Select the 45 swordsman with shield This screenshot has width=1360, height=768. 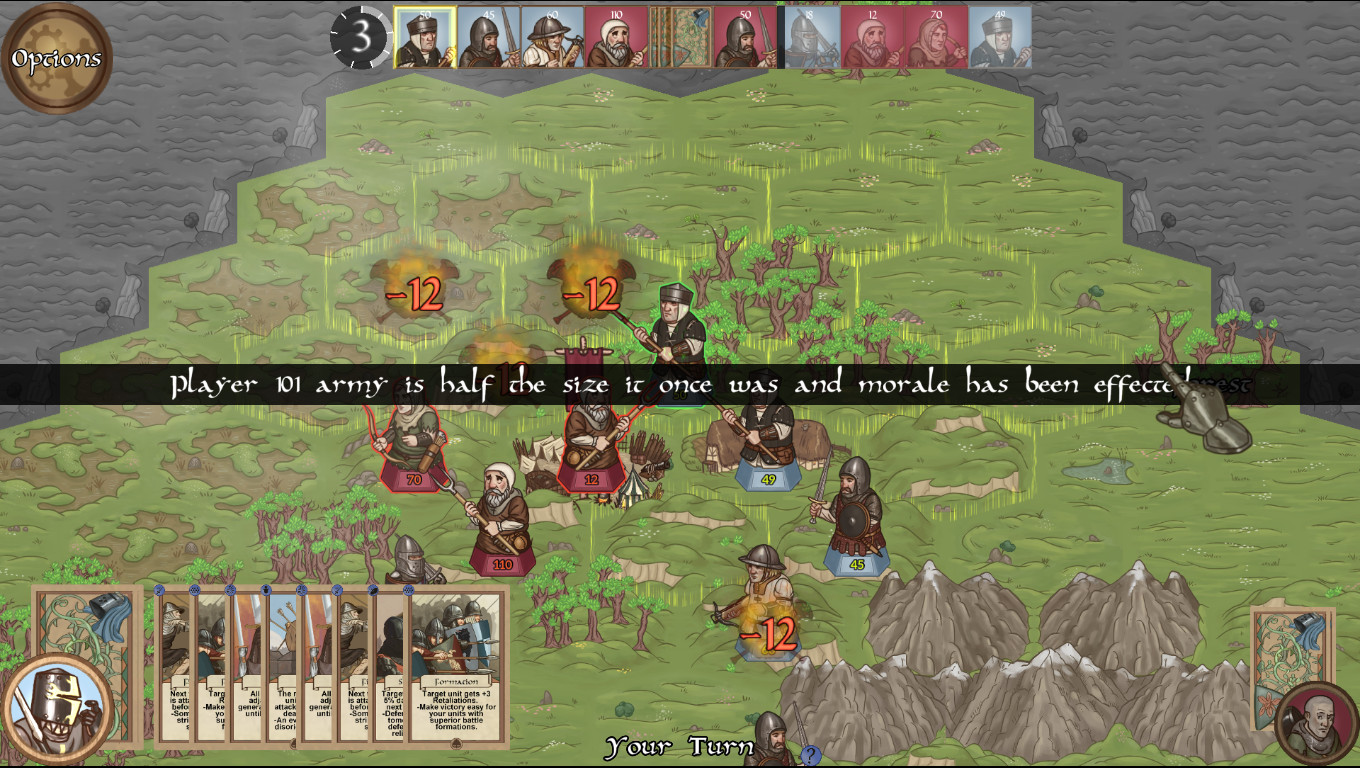[x=855, y=520]
